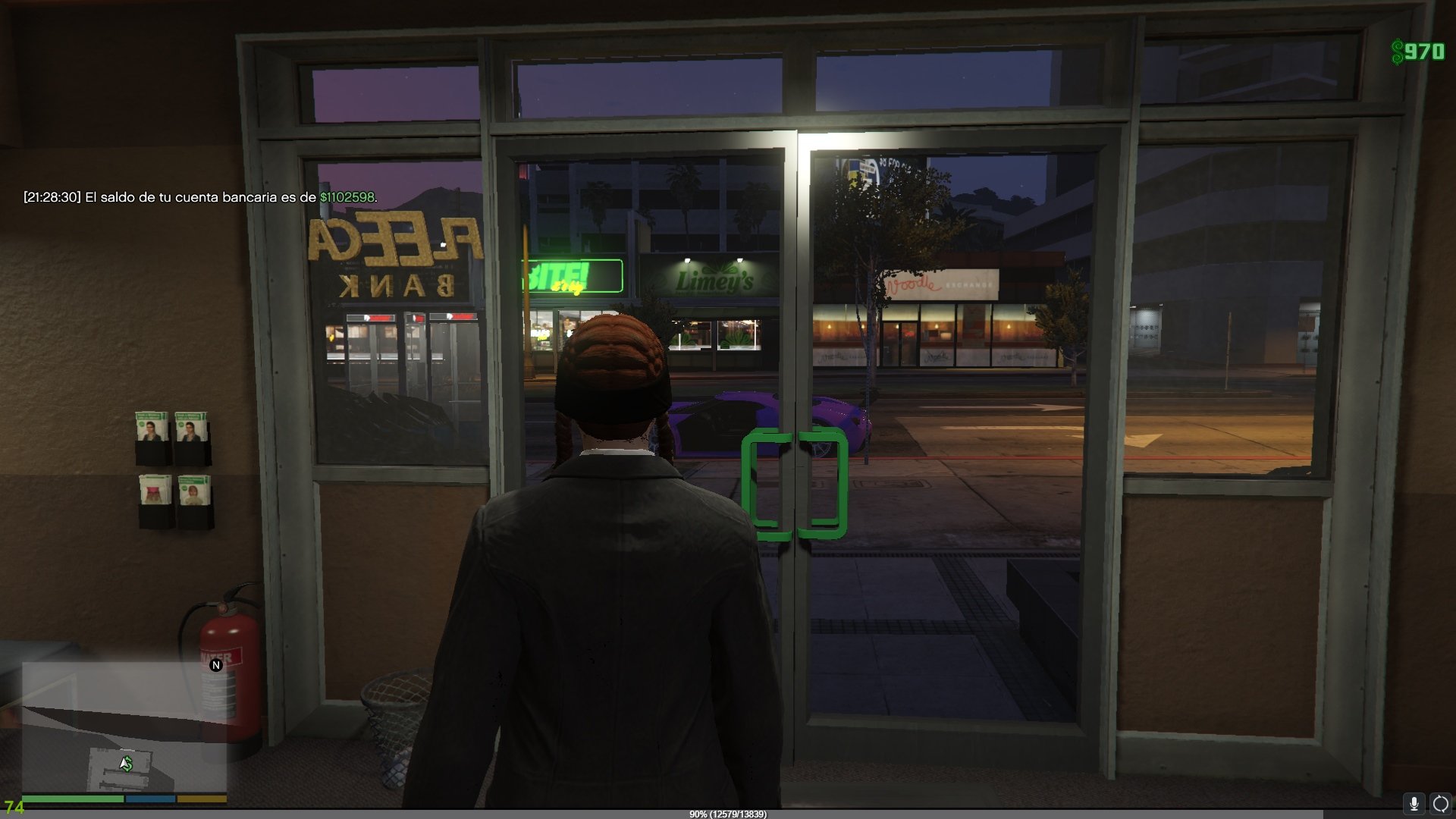
Task: Select the green dollar bank marker on minimap
Action: (127, 764)
